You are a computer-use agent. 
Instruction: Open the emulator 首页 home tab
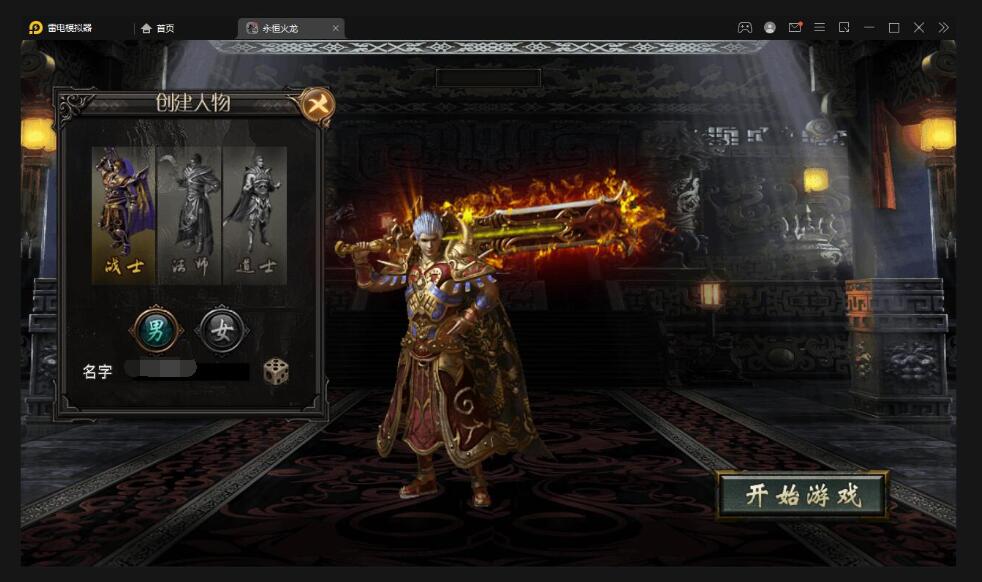158,28
